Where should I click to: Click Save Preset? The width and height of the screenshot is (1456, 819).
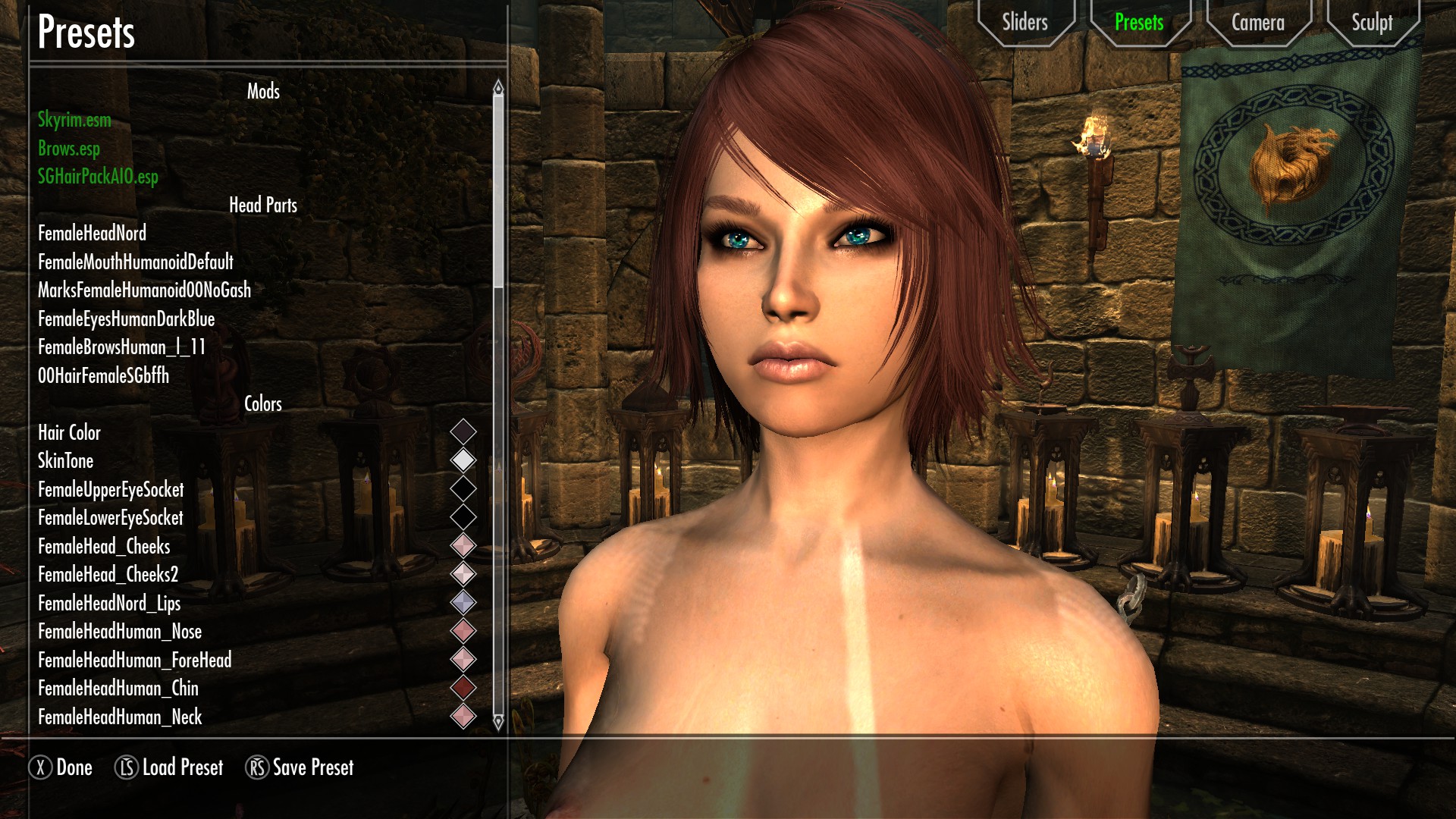coord(300,767)
